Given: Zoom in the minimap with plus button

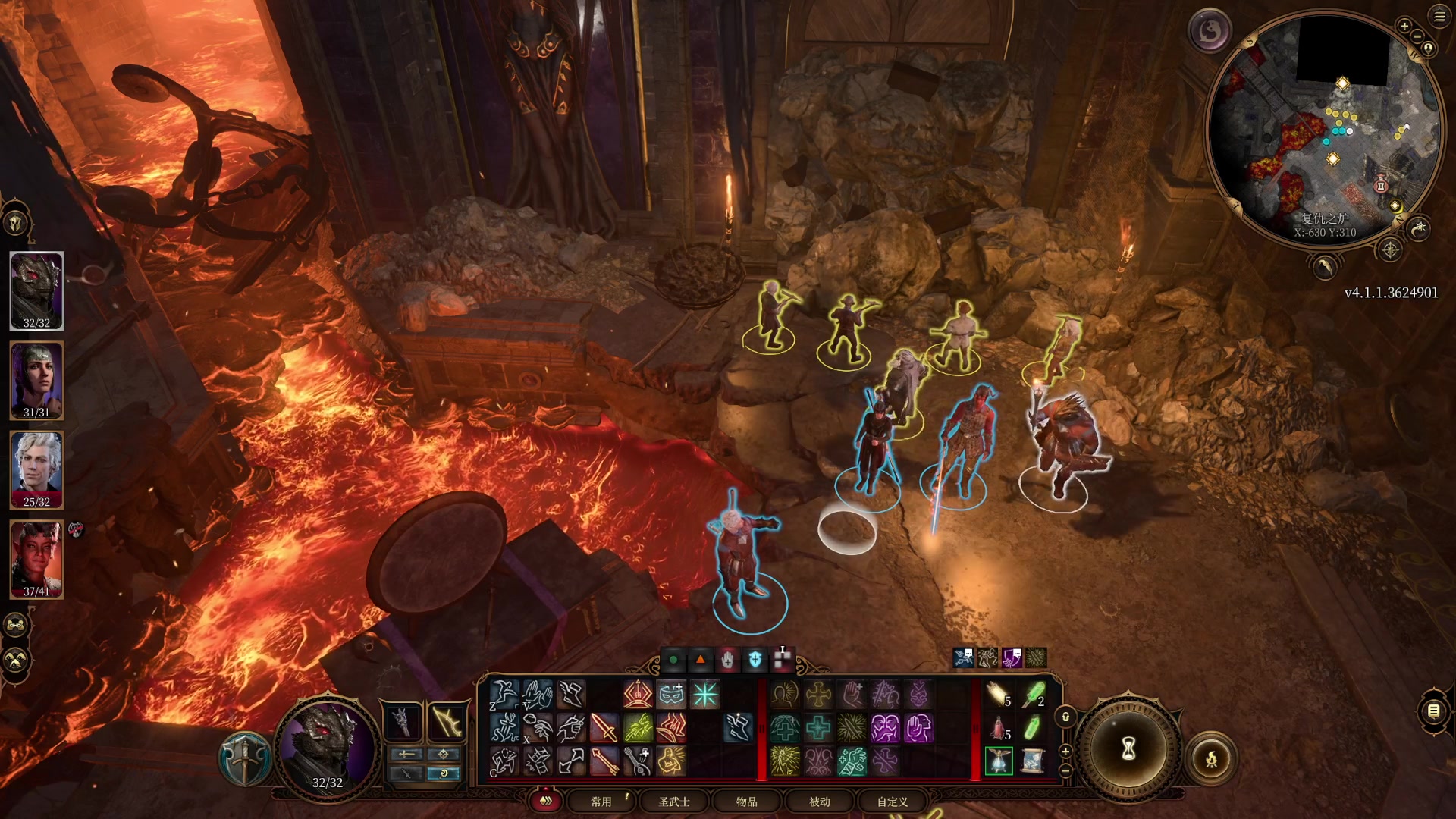Looking at the screenshot, I should pos(1404,27).
